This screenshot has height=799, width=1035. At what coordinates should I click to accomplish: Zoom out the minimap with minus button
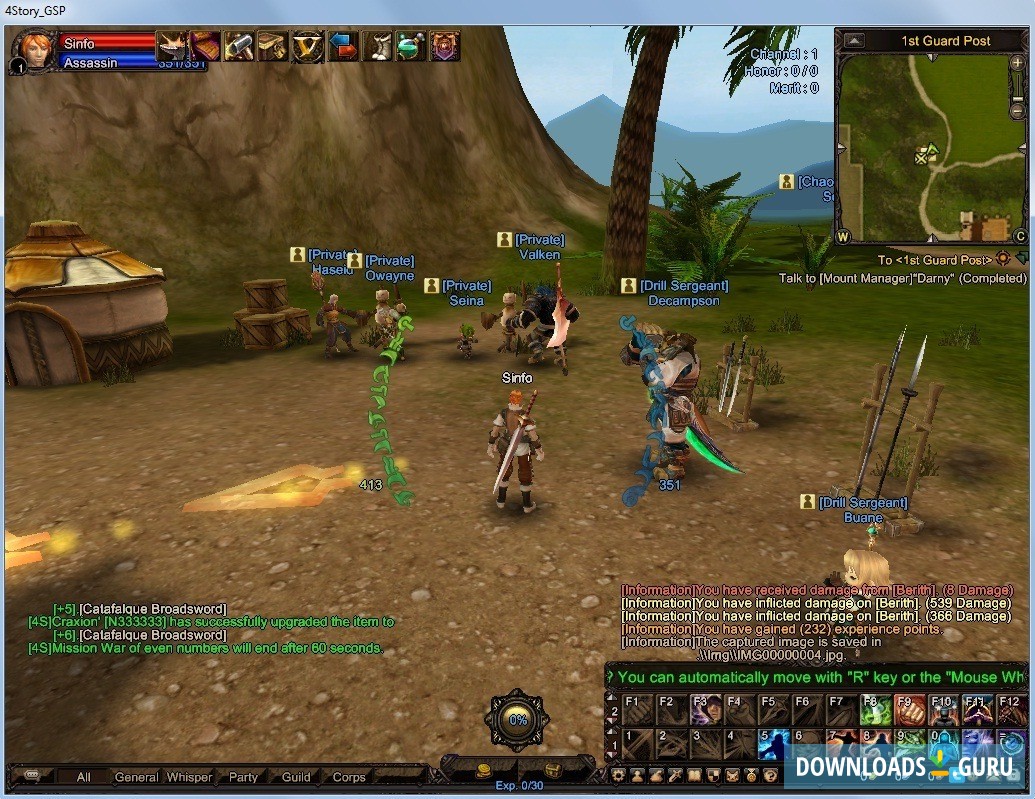click(1018, 84)
